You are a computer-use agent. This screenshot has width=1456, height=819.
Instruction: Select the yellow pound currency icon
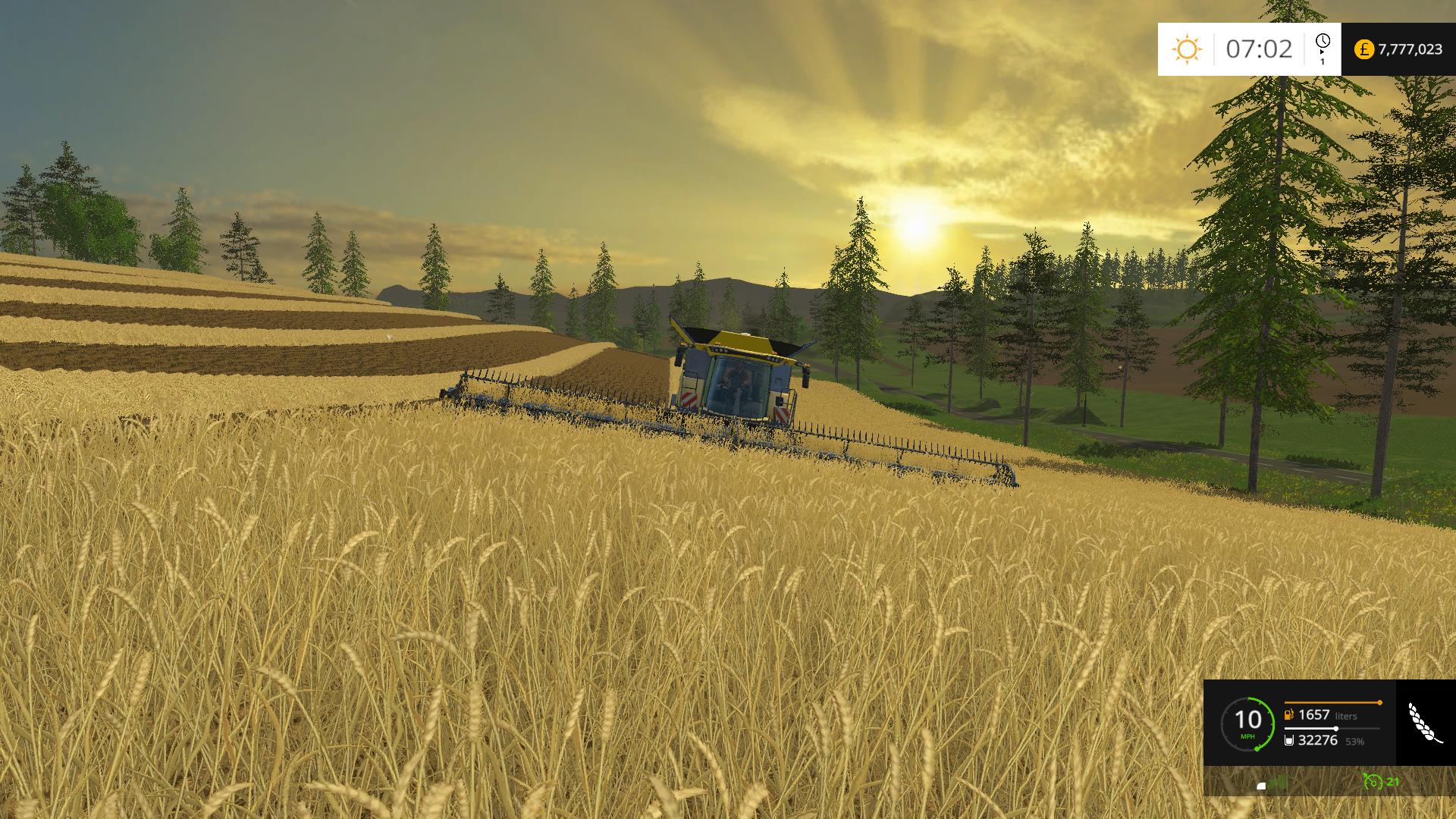[x=1365, y=49]
